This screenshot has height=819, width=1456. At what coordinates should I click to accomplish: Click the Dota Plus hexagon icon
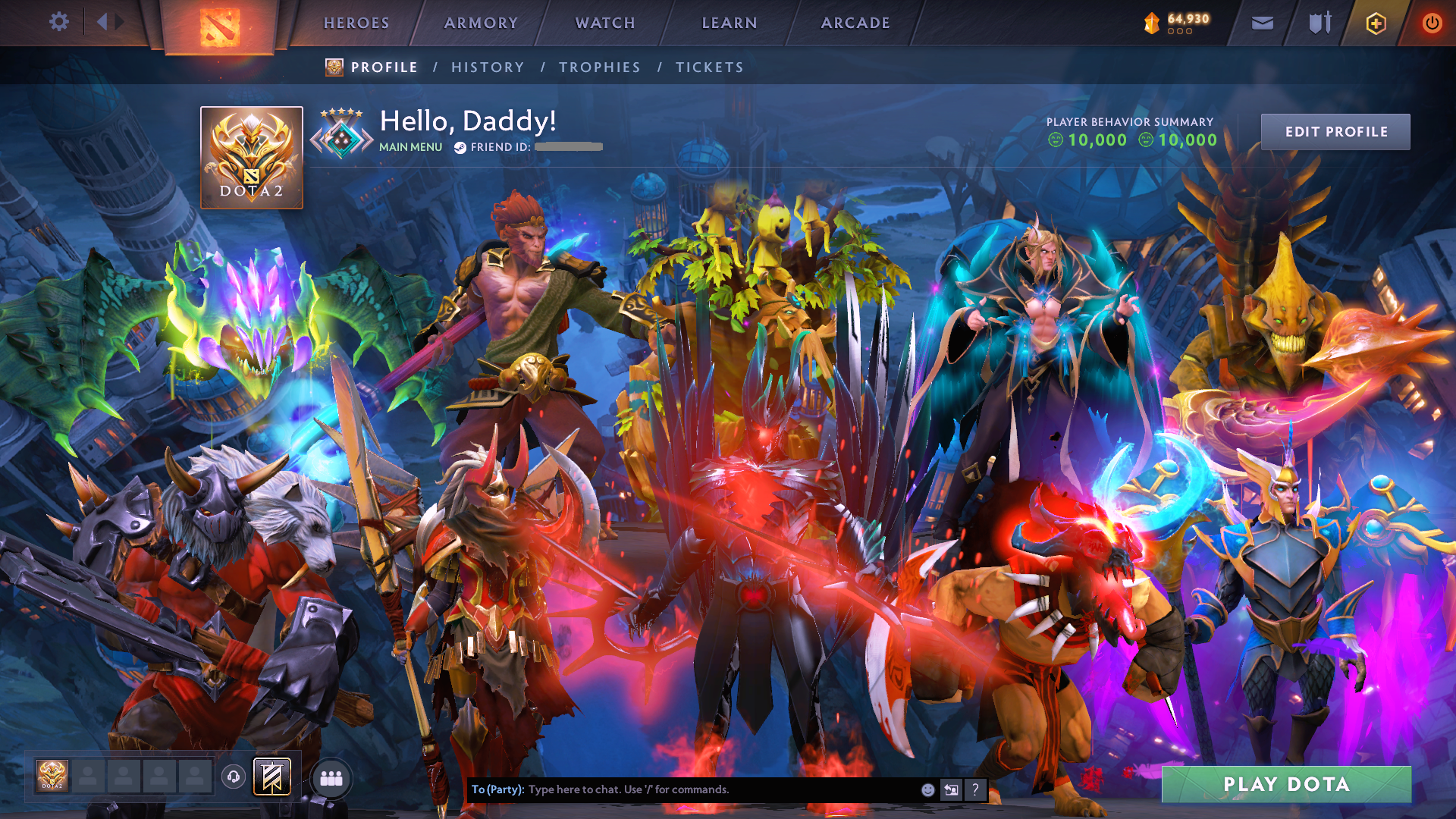coord(1375,23)
